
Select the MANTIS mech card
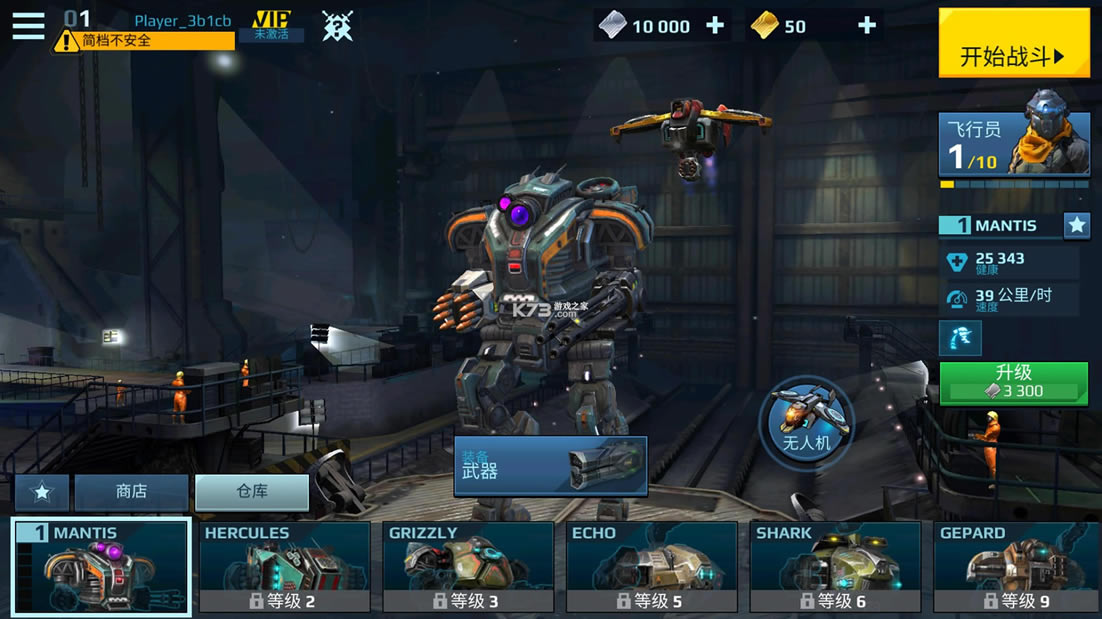click(101, 566)
